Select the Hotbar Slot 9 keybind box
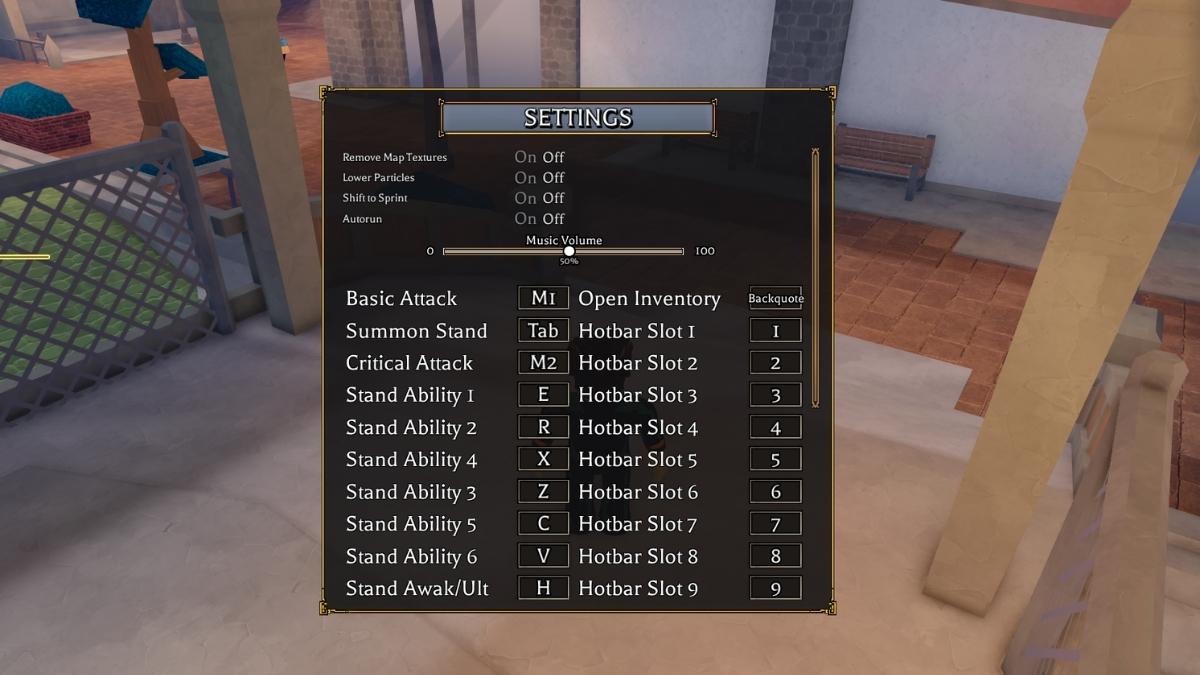 point(775,588)
